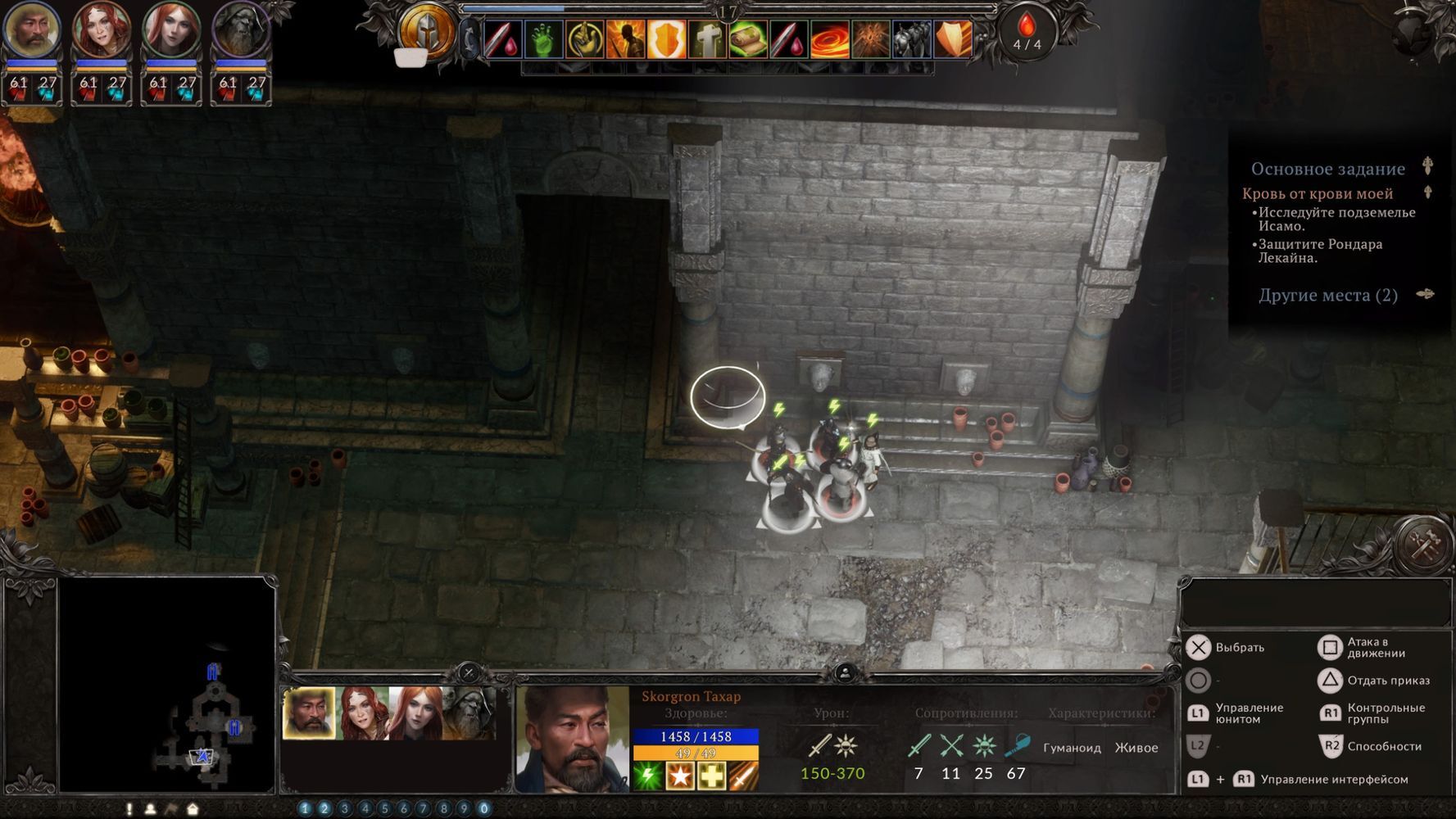Select control group 0
The image size is (1456, 819).
point(484,809)
